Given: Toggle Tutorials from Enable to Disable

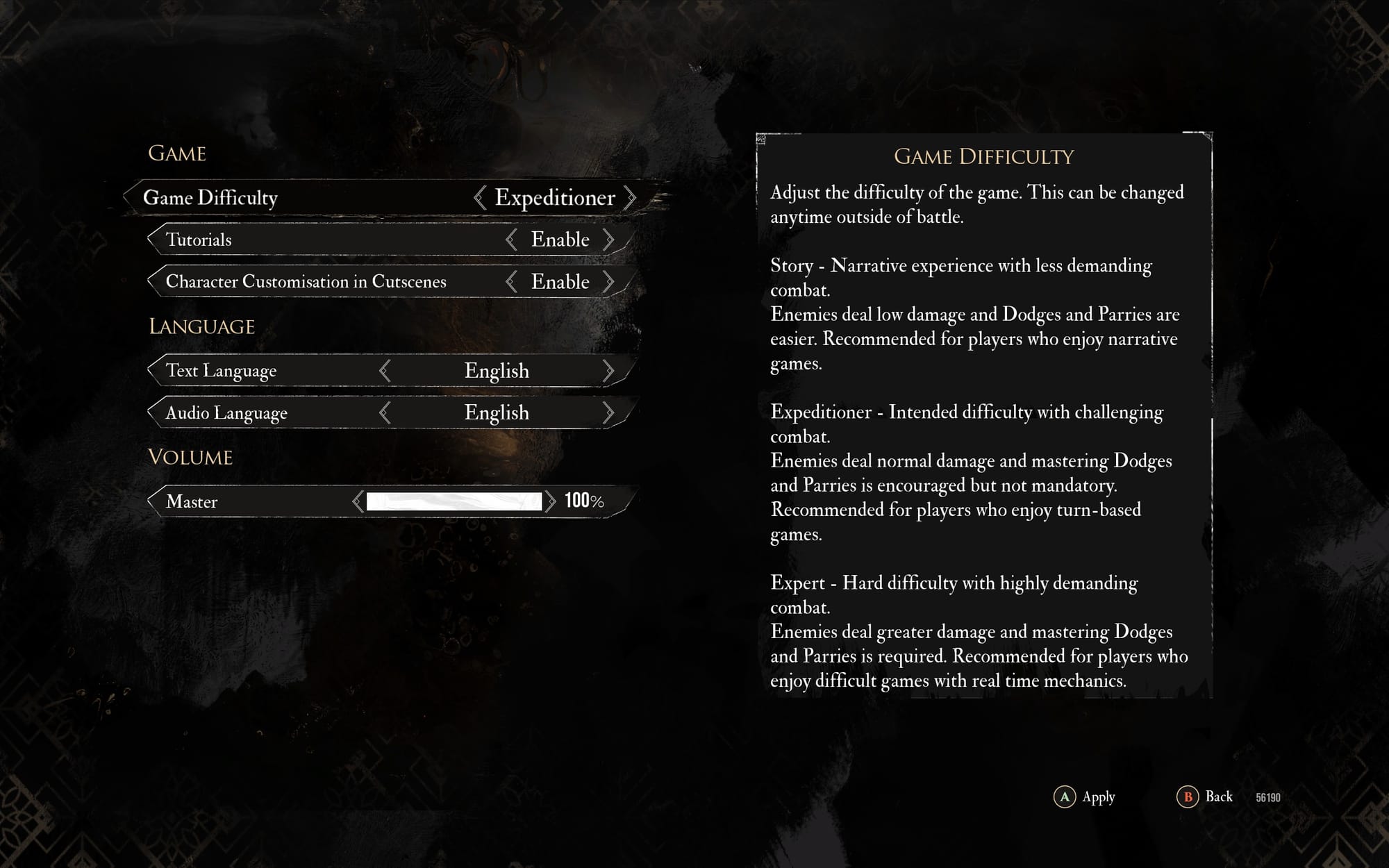Looking at the screenshot, I should coord(560,240).
